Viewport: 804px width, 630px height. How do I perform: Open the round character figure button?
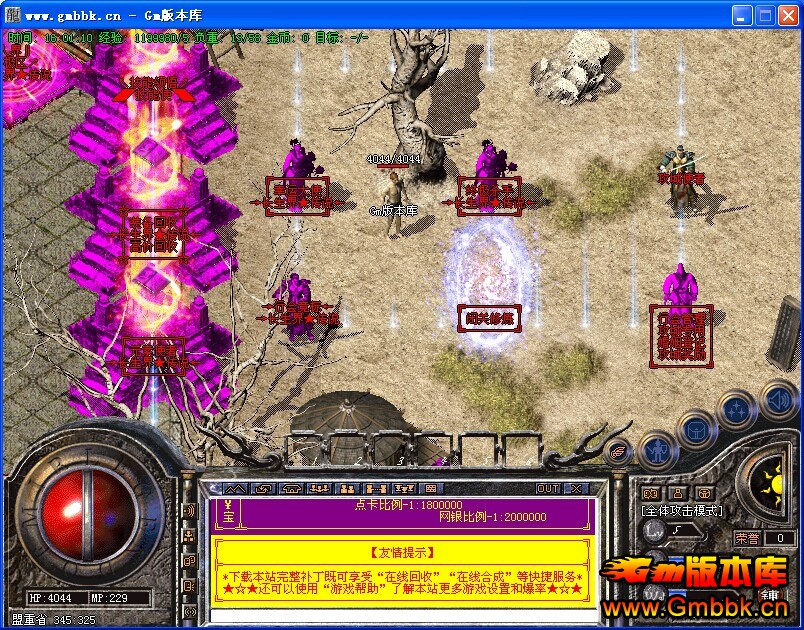pyautogui.click(x=655, y=449)
